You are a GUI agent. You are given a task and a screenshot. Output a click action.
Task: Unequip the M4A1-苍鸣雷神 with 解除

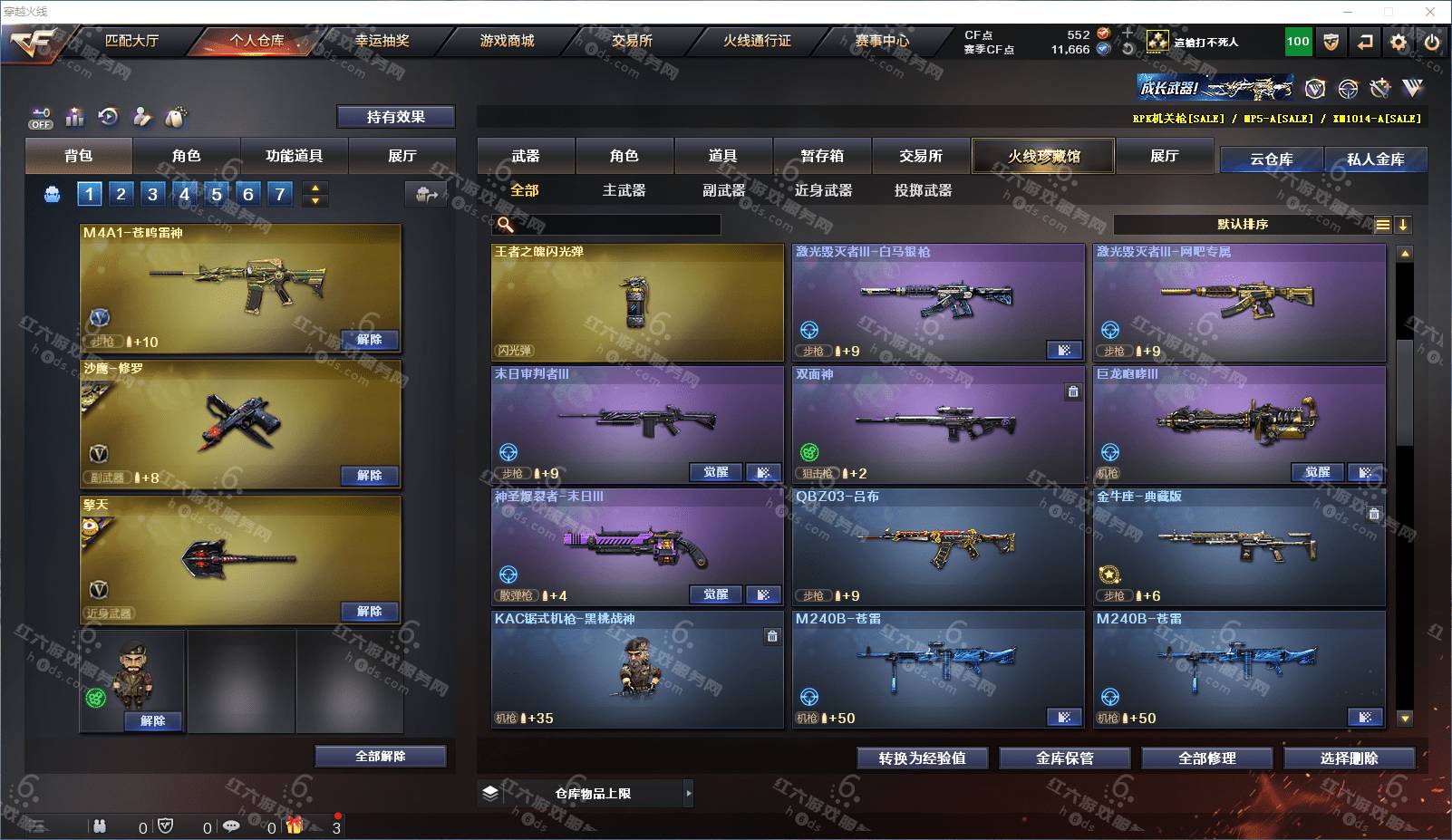point(369,340)
